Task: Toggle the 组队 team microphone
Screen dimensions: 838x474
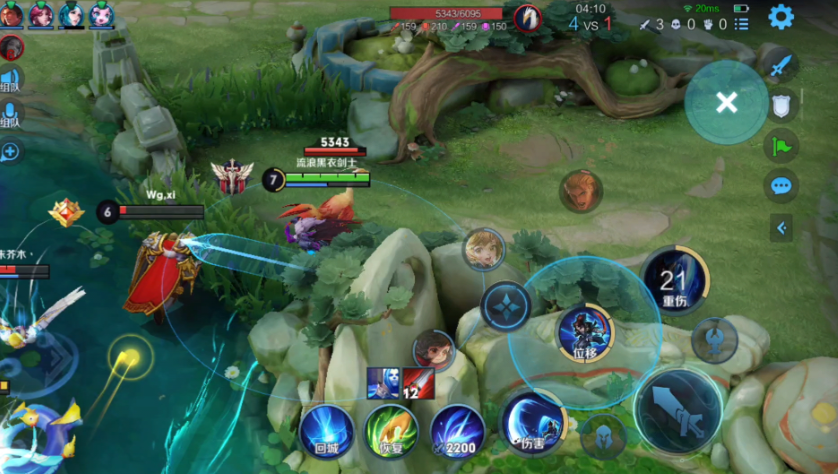Action: click(11, 115)
